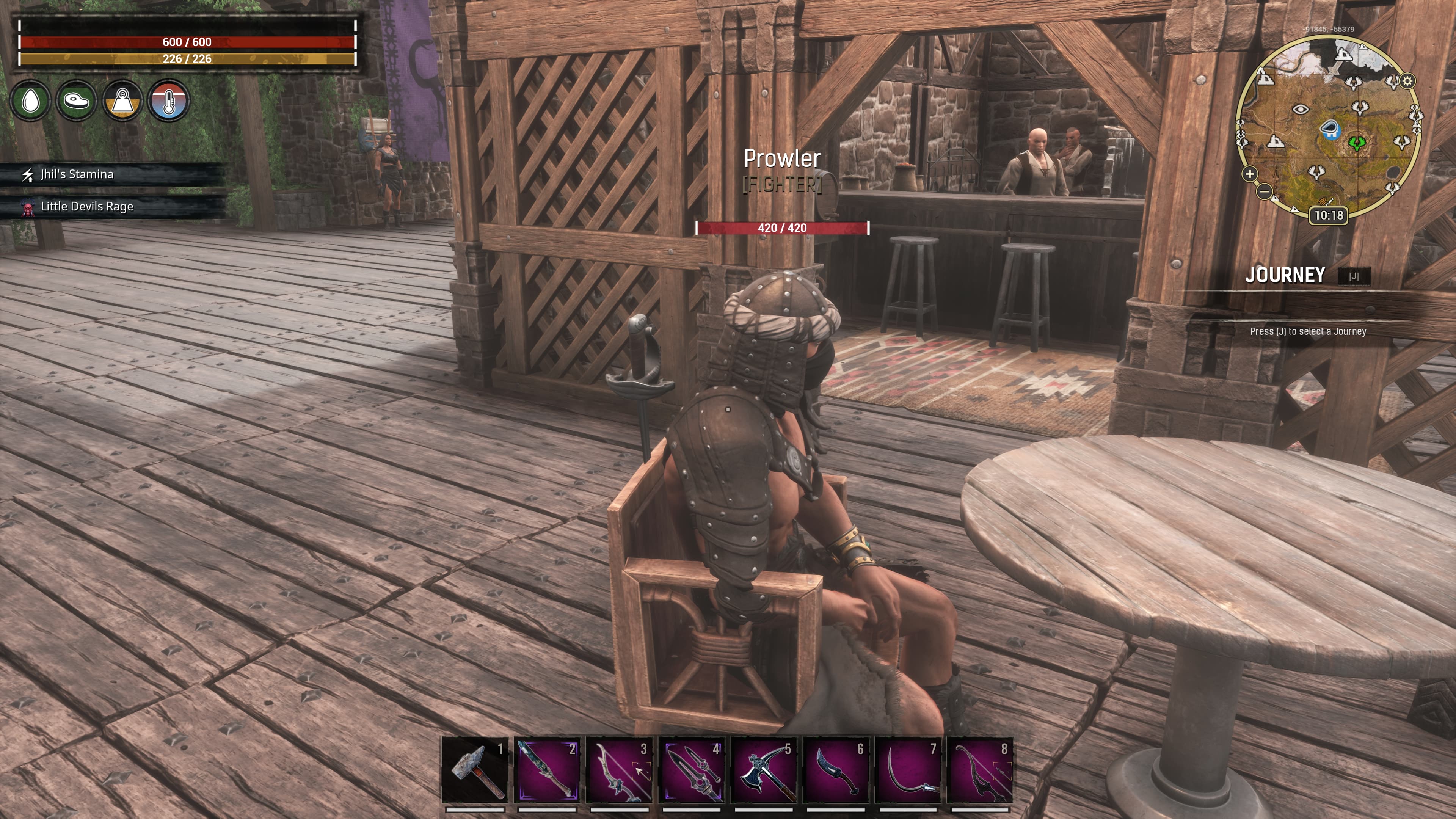Pick the curved knife in slot 6
The width and height of the screenshot is (1456, 819).
(x=836, y=770)
